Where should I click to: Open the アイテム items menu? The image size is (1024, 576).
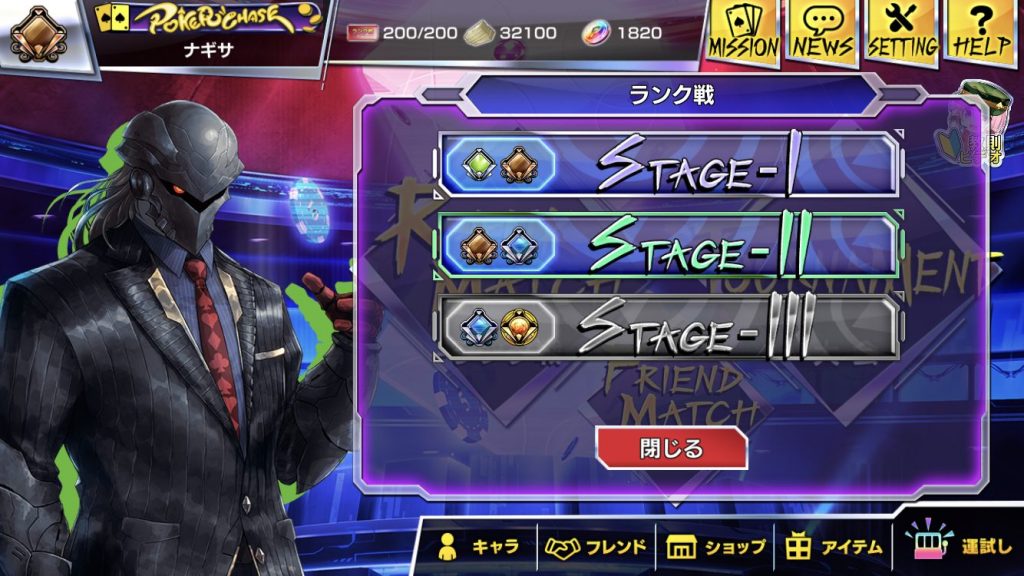pyautogui.click(x=833, y=547)
